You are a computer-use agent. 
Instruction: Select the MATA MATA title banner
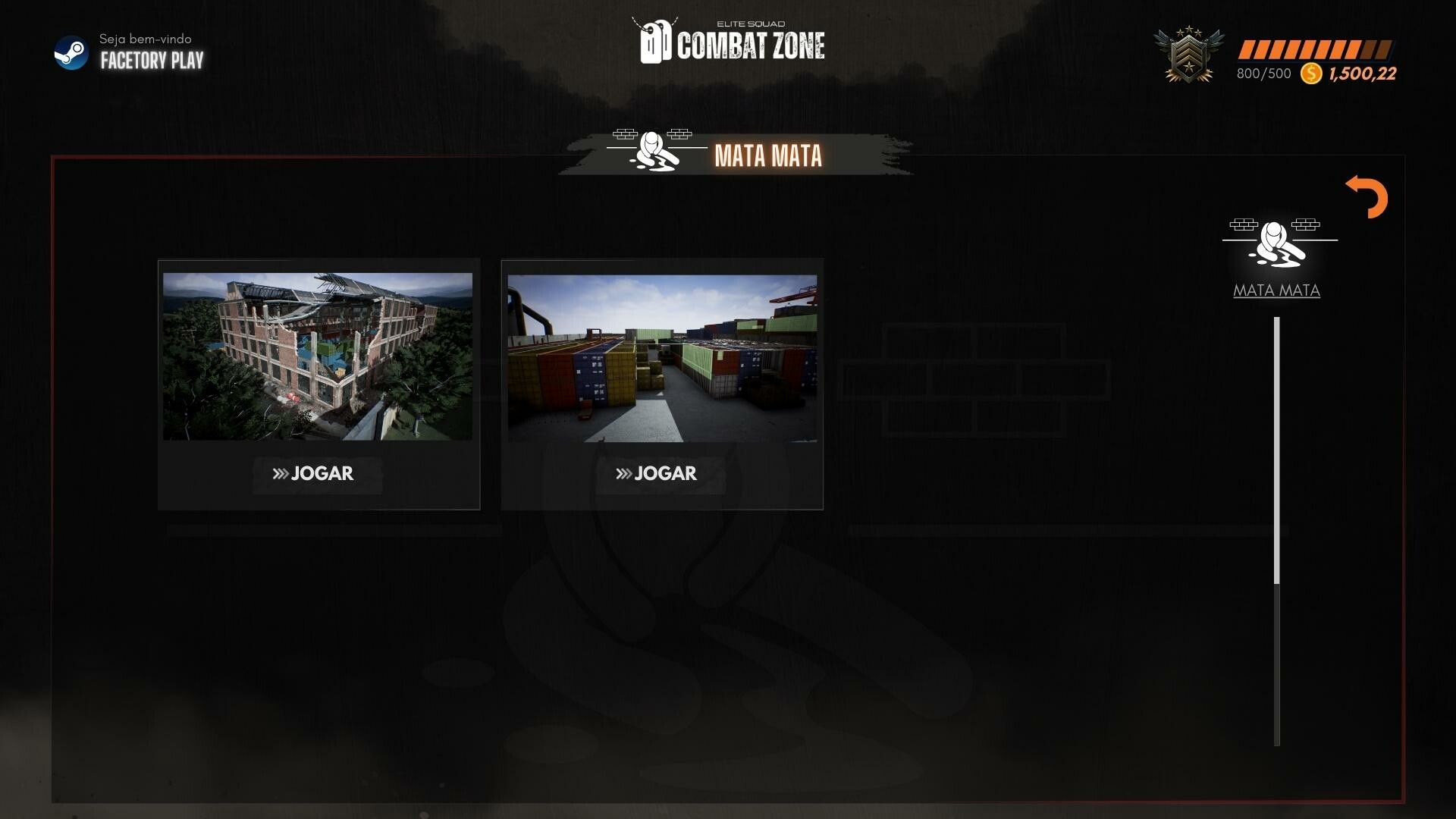[x=768, y=155]
